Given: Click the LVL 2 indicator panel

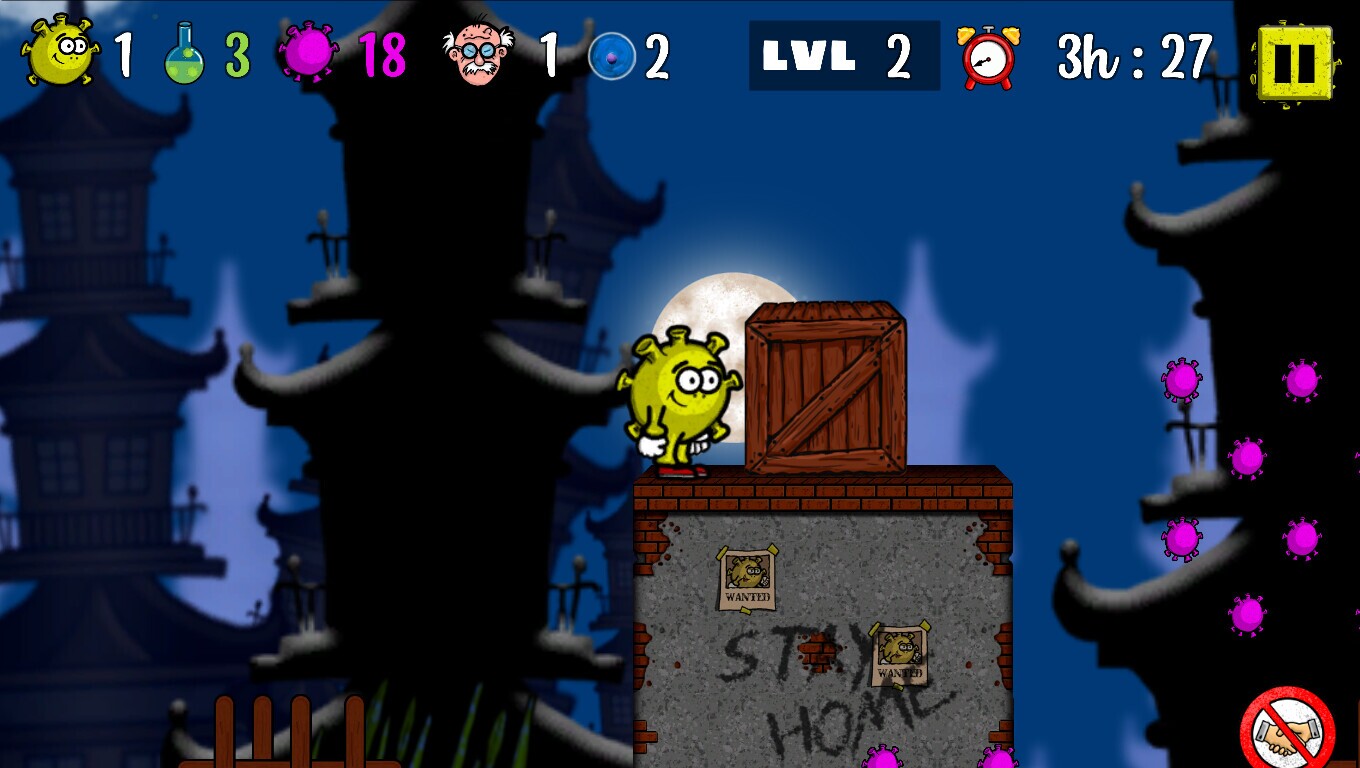Looking at the screenshot, I should 845,55.
